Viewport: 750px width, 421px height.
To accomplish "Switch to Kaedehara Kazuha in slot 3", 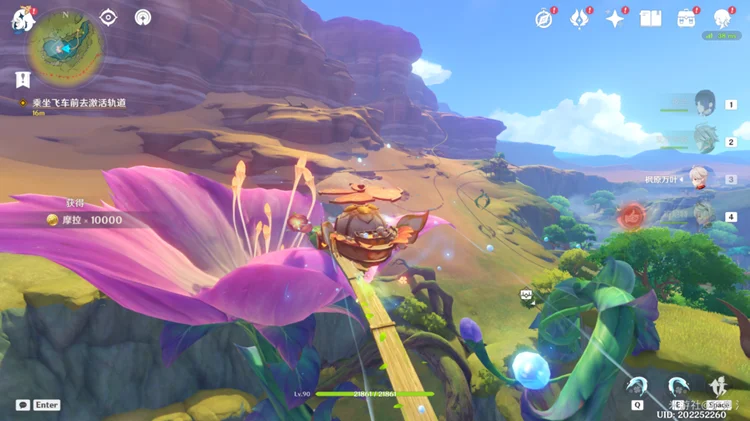I will click(705, 179).
